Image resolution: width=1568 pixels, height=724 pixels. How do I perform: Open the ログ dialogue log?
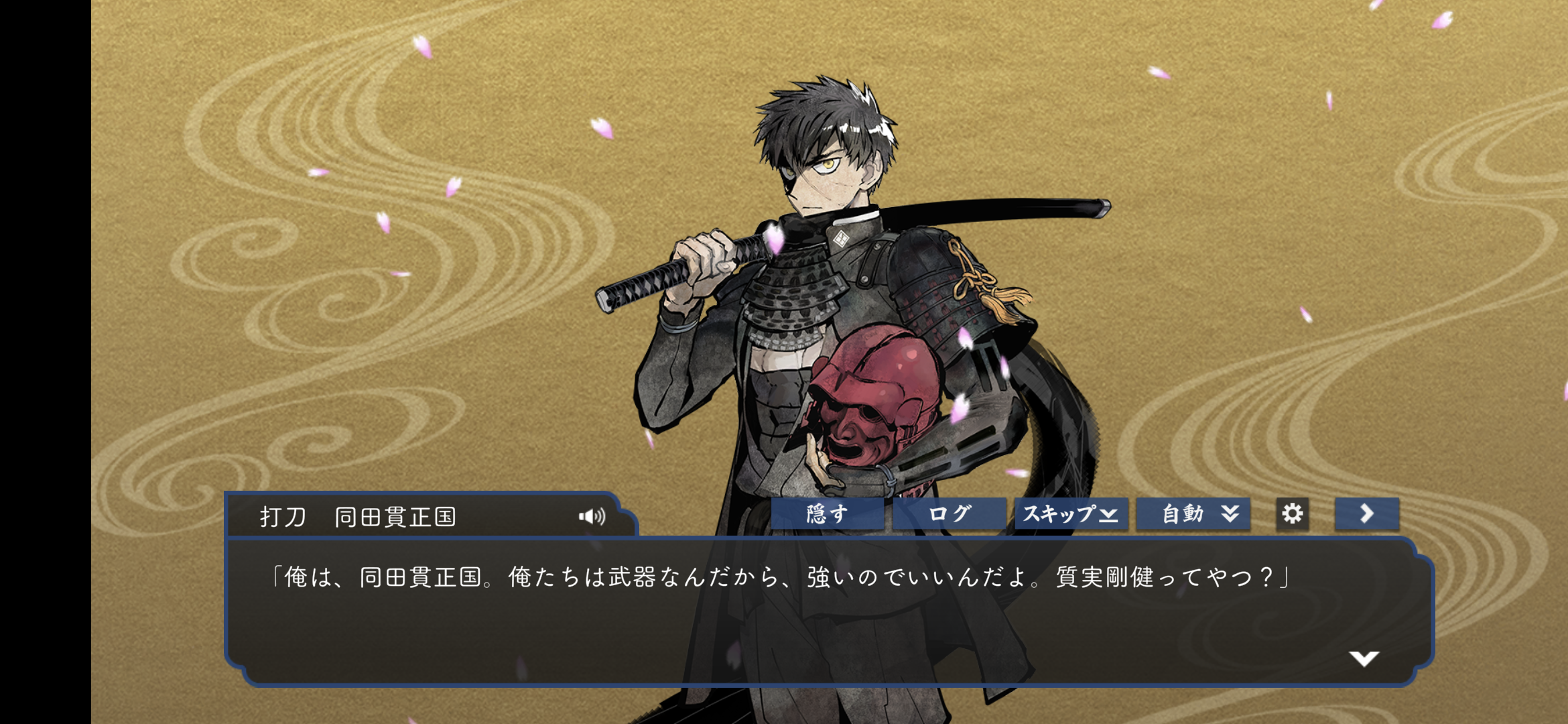point(949,514)
